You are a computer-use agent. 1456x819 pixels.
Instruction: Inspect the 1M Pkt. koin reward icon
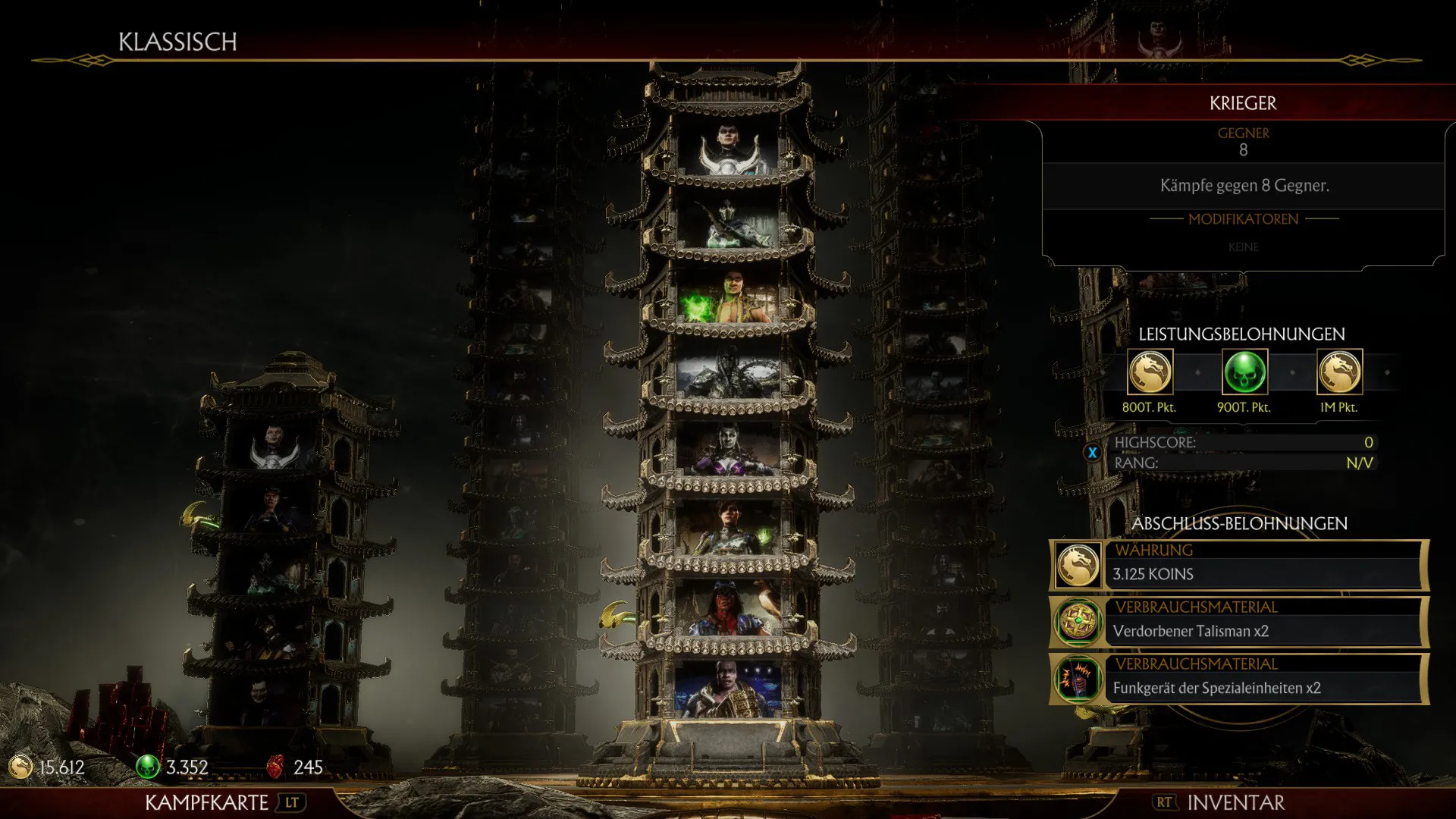tap(1339, 372)
